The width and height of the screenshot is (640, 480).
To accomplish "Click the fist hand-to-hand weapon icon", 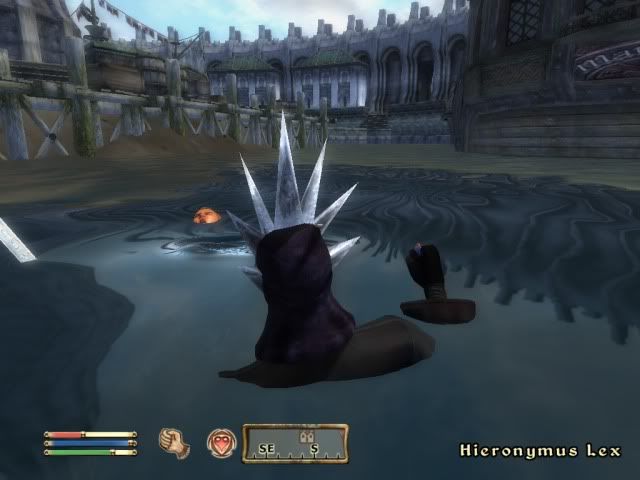I will point(175,443).
